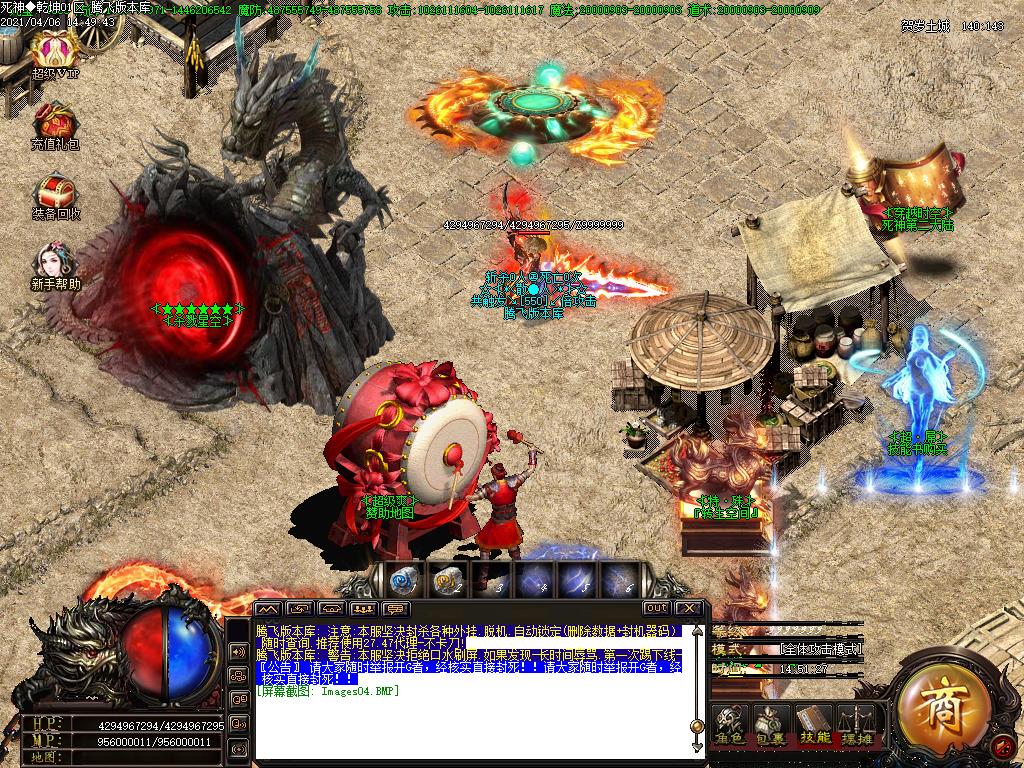Click the three-figures group button above chat
Screen dimensions: 1024x768
pyautogui.click(x=364, y=608)
